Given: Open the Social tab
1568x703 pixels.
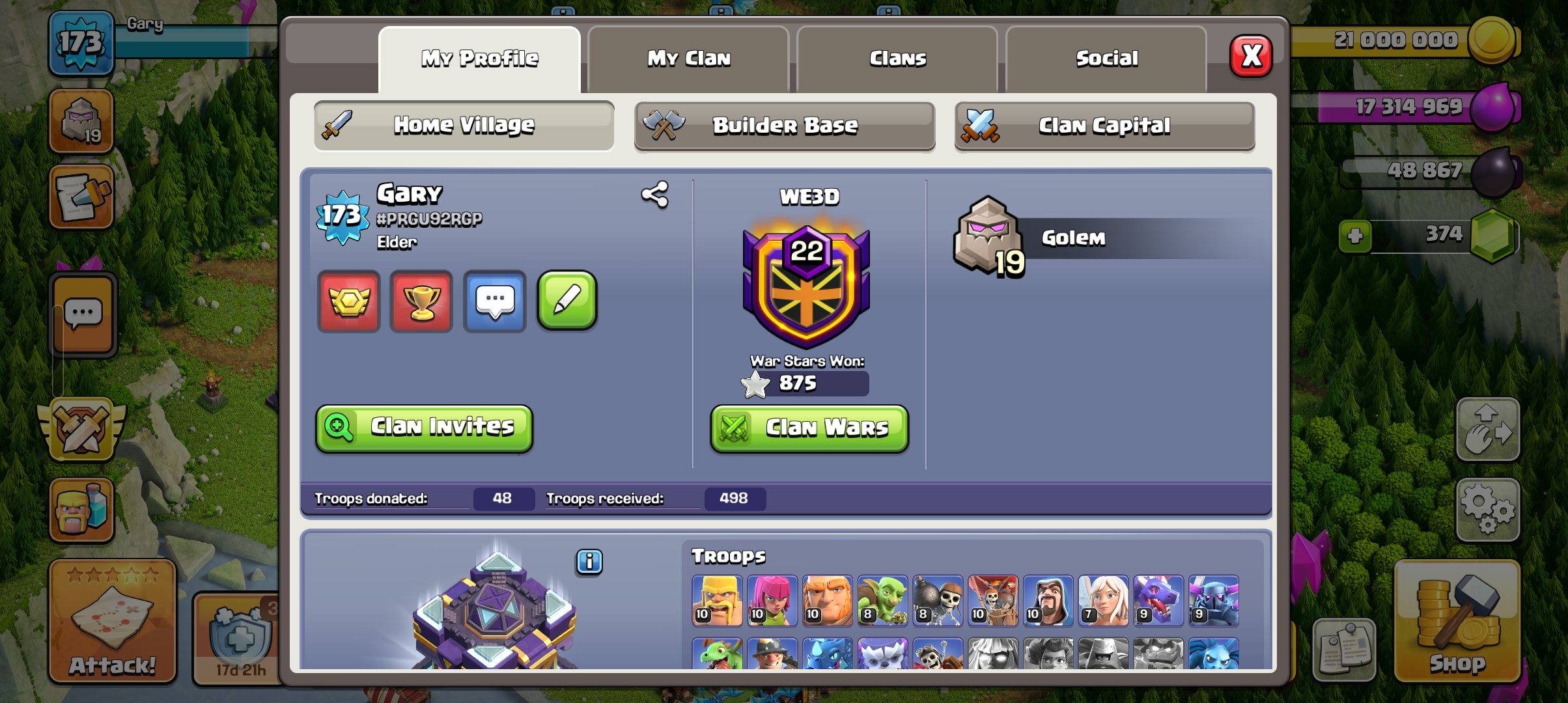Looking at the screenshot, I should (x=1106, y=59).
